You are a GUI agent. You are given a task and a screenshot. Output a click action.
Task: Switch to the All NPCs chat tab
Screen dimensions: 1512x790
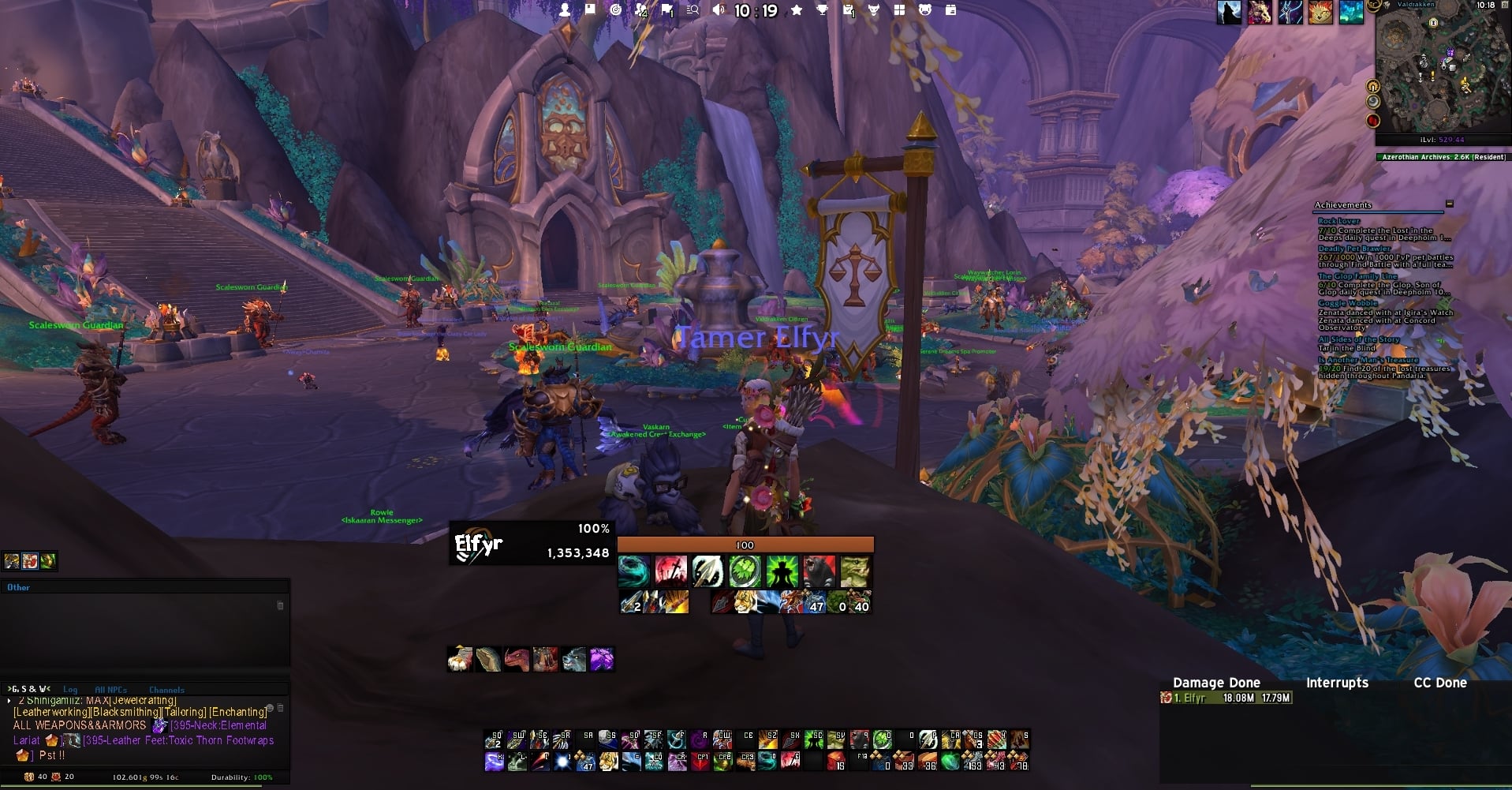click(110, 690)
